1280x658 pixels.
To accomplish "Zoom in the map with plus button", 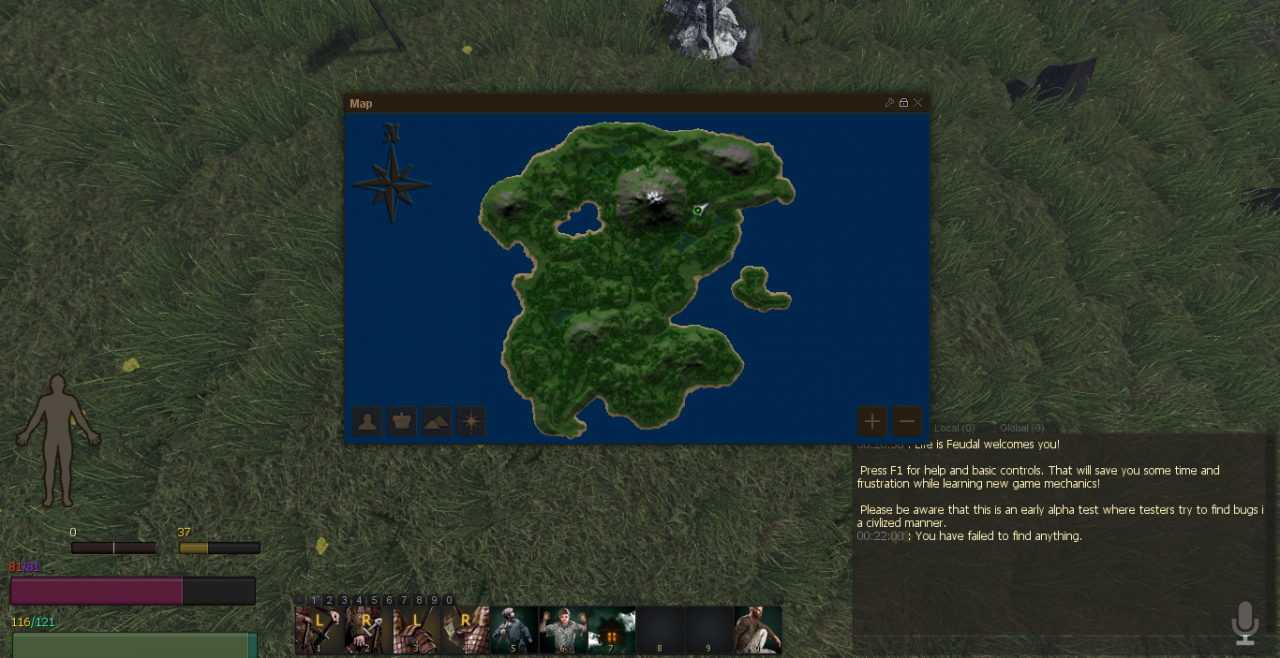I will (x=872, y=421).
